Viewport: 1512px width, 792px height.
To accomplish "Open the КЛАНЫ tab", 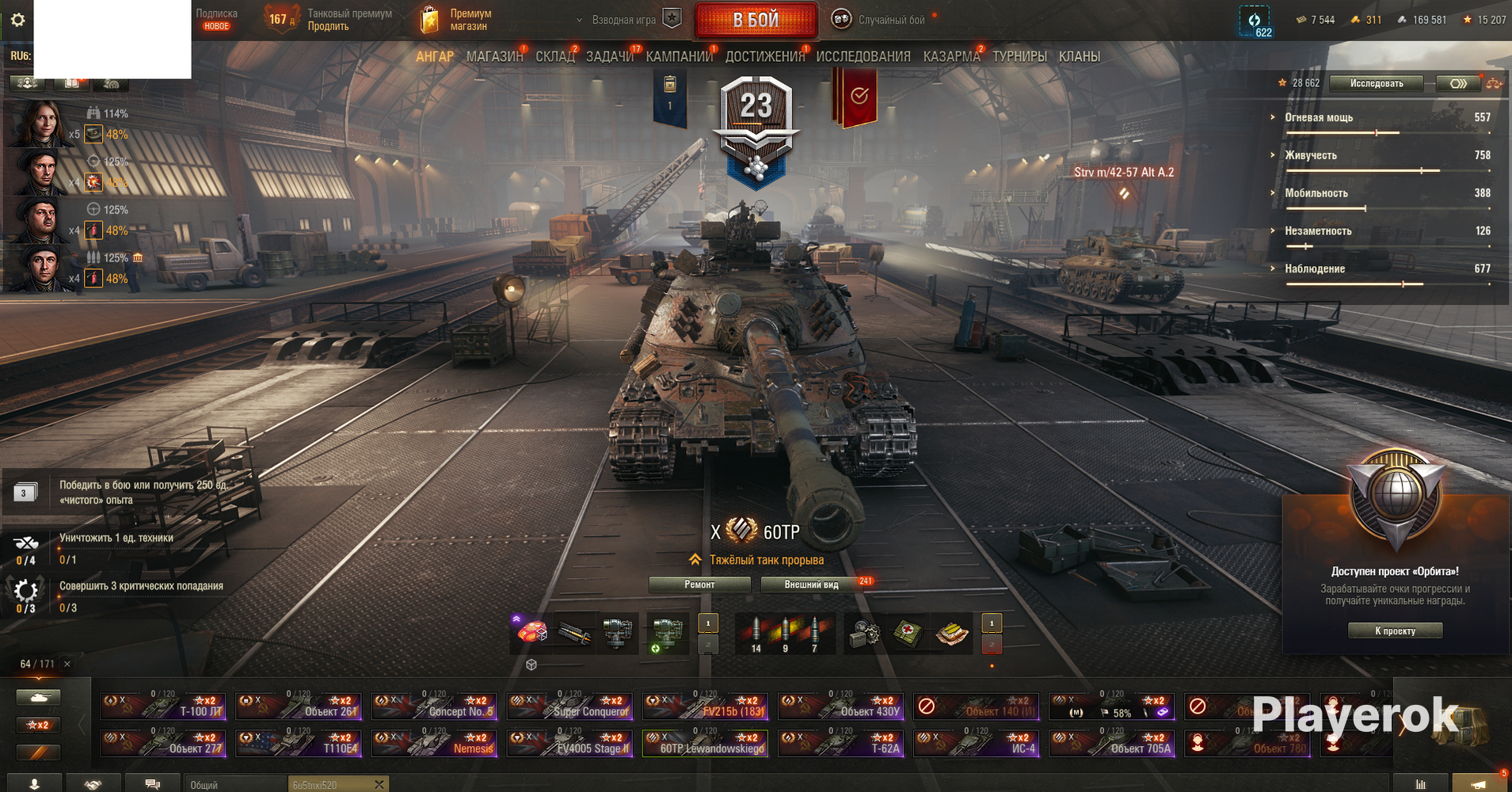I will tap(1079, 57).
